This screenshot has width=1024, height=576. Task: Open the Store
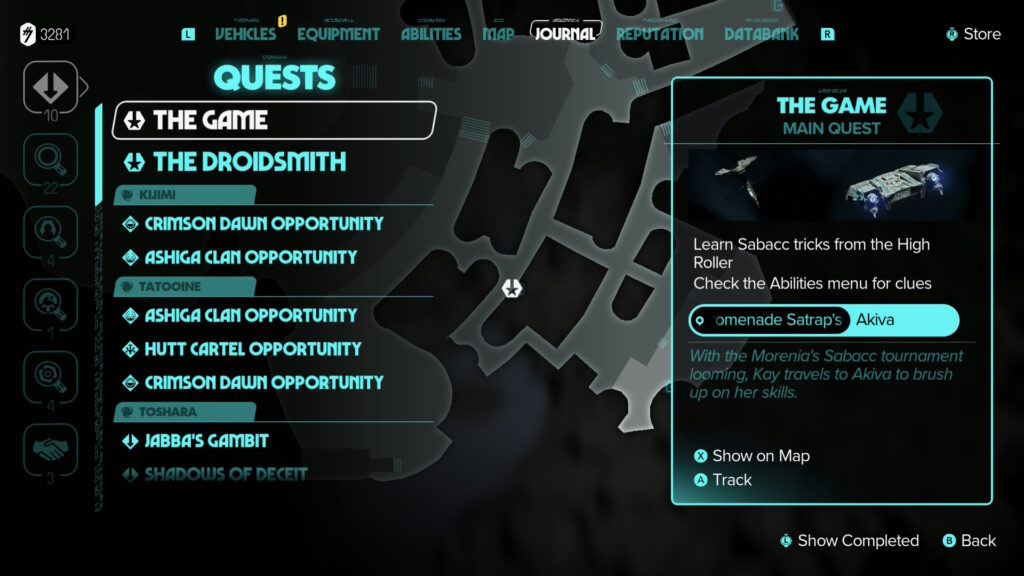pos(973,34)
